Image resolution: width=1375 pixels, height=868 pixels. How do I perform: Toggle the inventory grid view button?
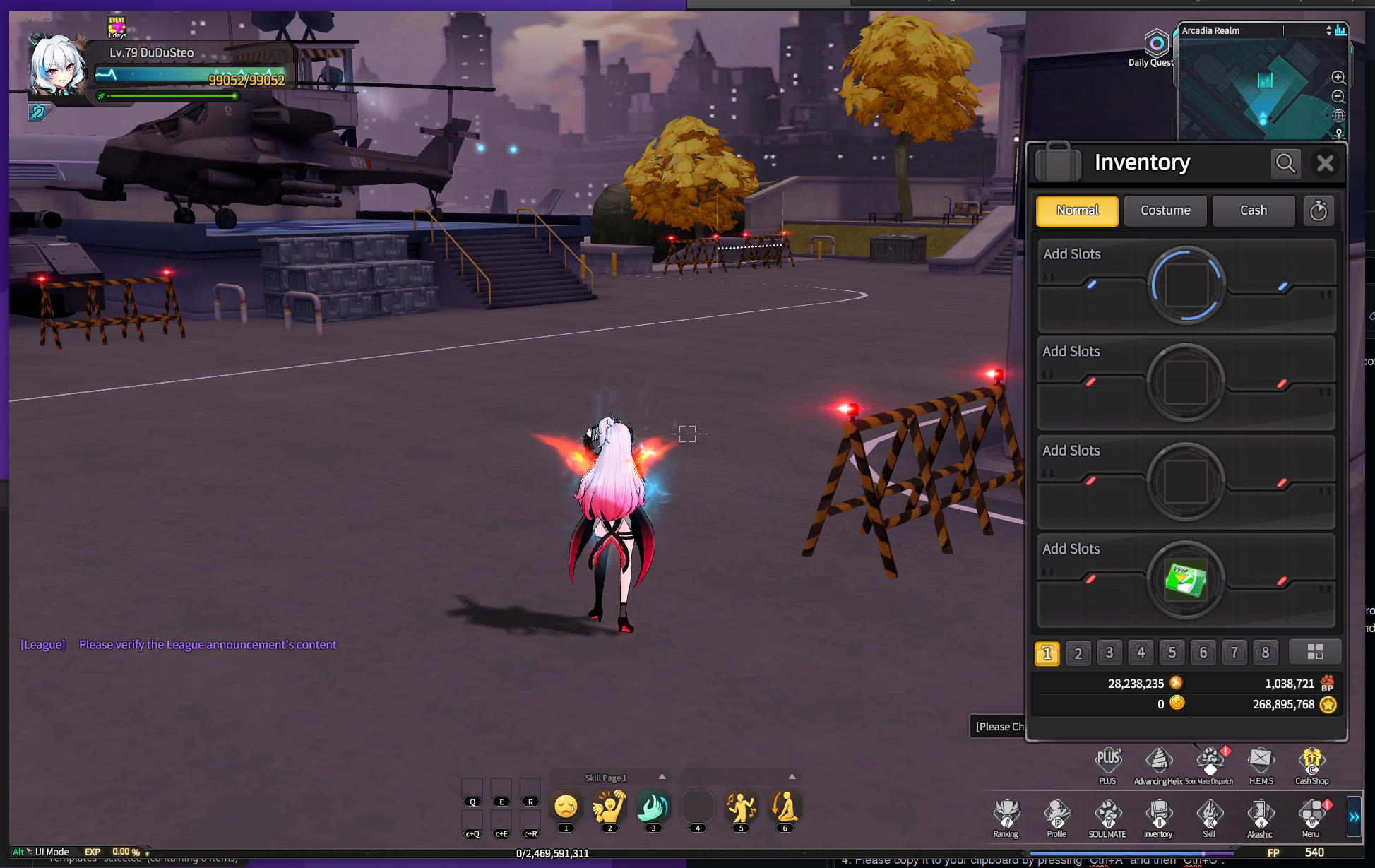click(1314, 652)
